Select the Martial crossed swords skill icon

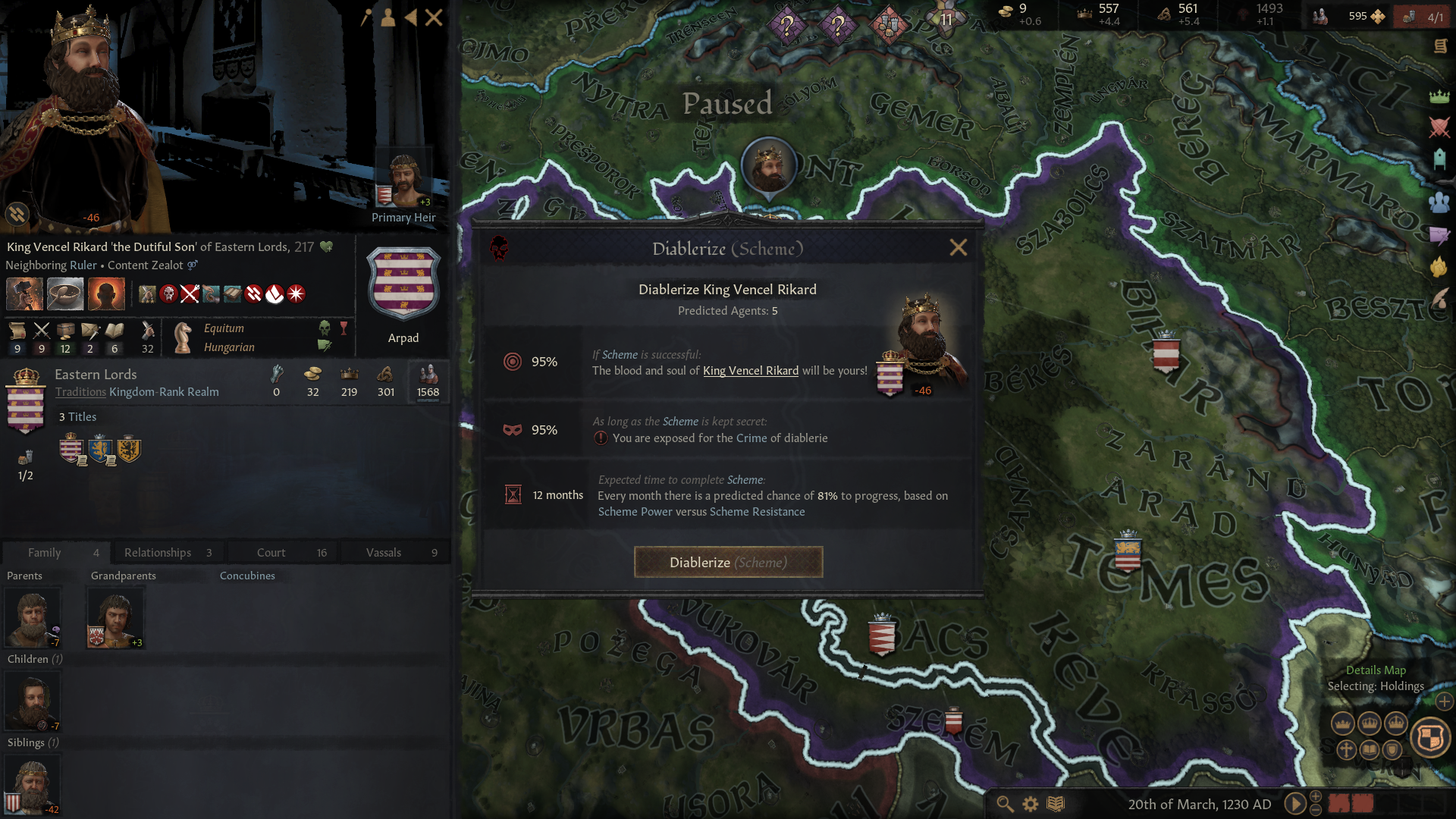point(41,332)
